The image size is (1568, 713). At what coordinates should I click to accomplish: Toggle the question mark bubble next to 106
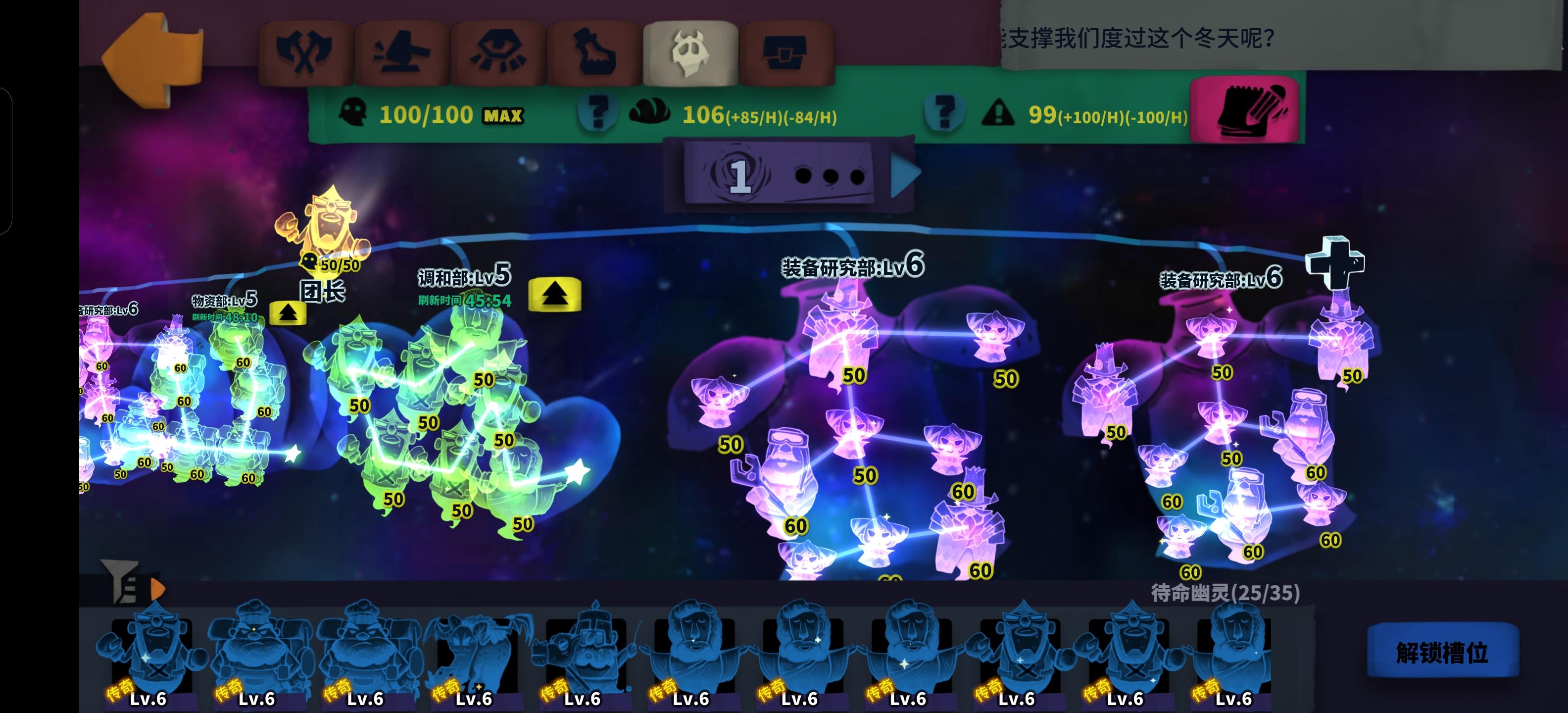point(599,112)
